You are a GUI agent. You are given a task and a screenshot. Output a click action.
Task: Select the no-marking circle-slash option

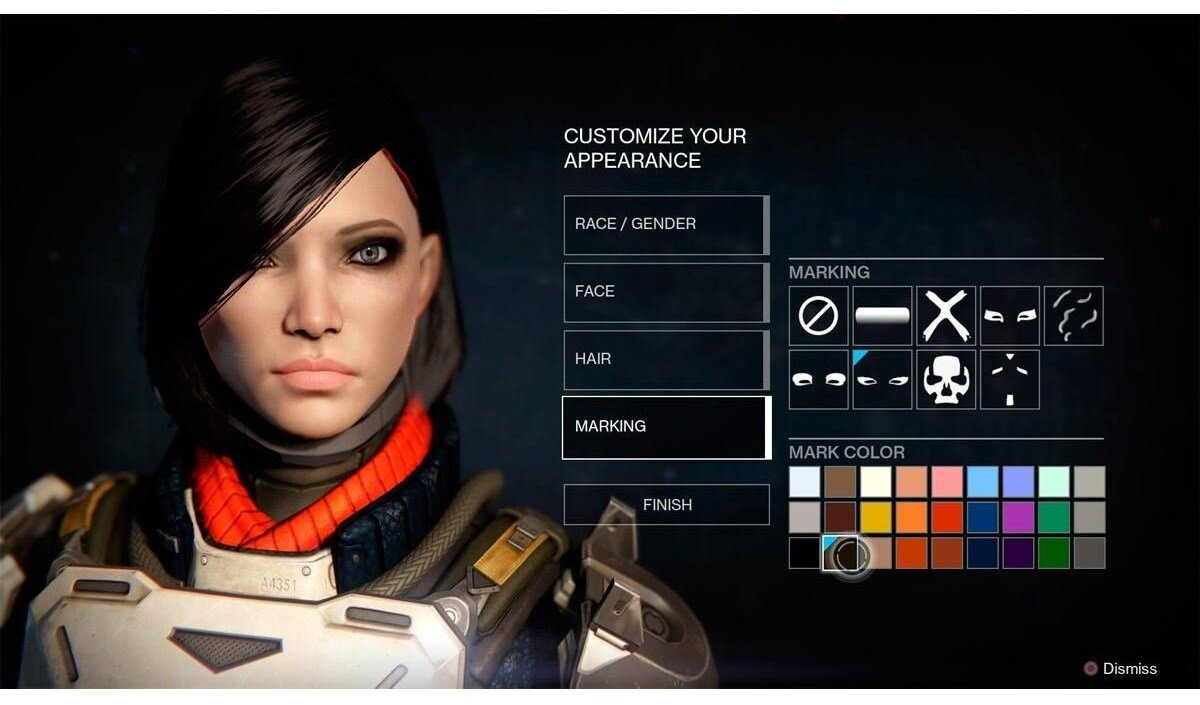pyautogui.click(x=818, y=316)
